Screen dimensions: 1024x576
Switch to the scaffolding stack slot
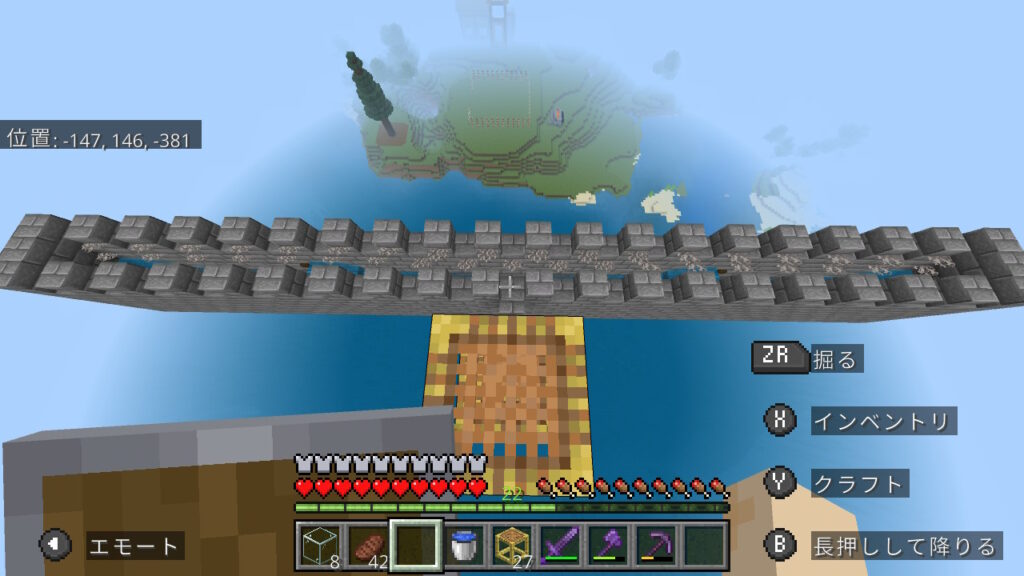(x=510, y=546)
